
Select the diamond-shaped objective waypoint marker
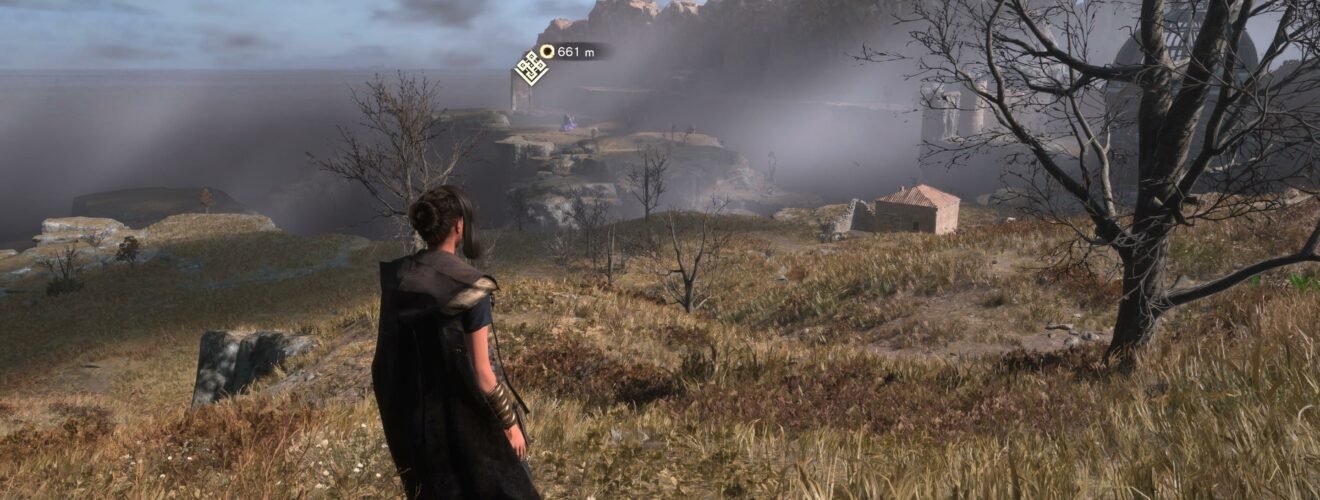click(x=531, y=68)
